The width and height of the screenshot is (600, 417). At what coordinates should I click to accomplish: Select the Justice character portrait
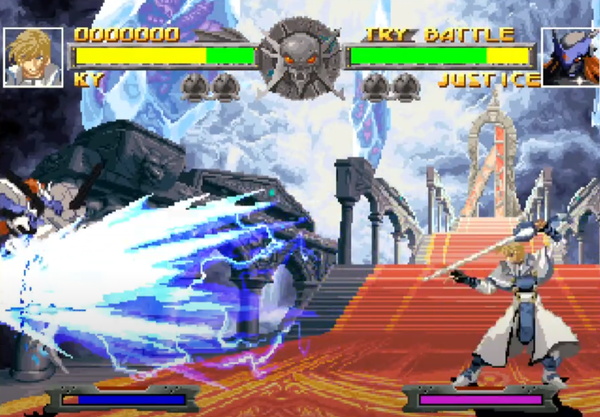[x=569, y=57]
